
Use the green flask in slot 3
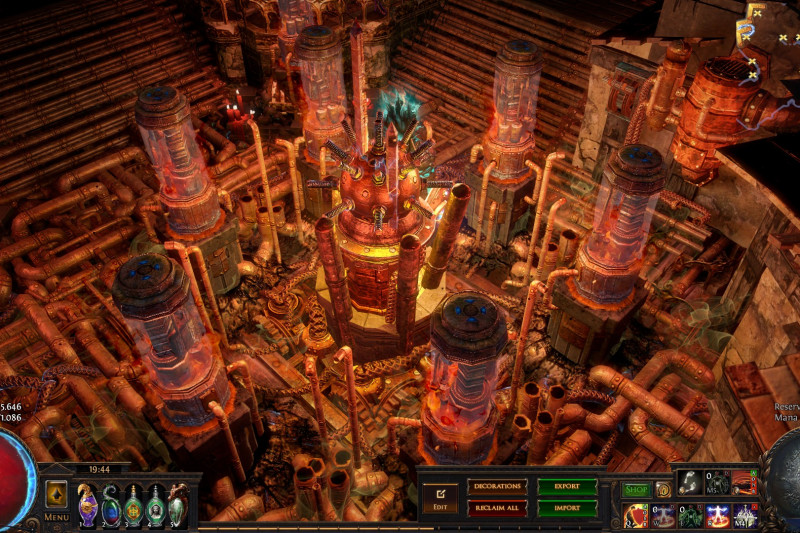point(133,505)
